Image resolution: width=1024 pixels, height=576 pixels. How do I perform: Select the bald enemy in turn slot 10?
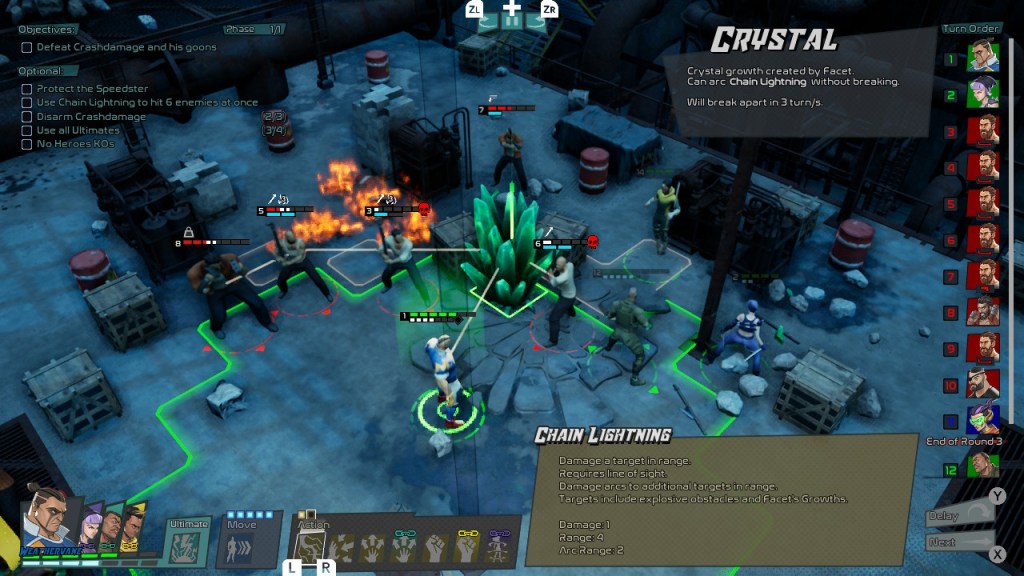point(983,384)
